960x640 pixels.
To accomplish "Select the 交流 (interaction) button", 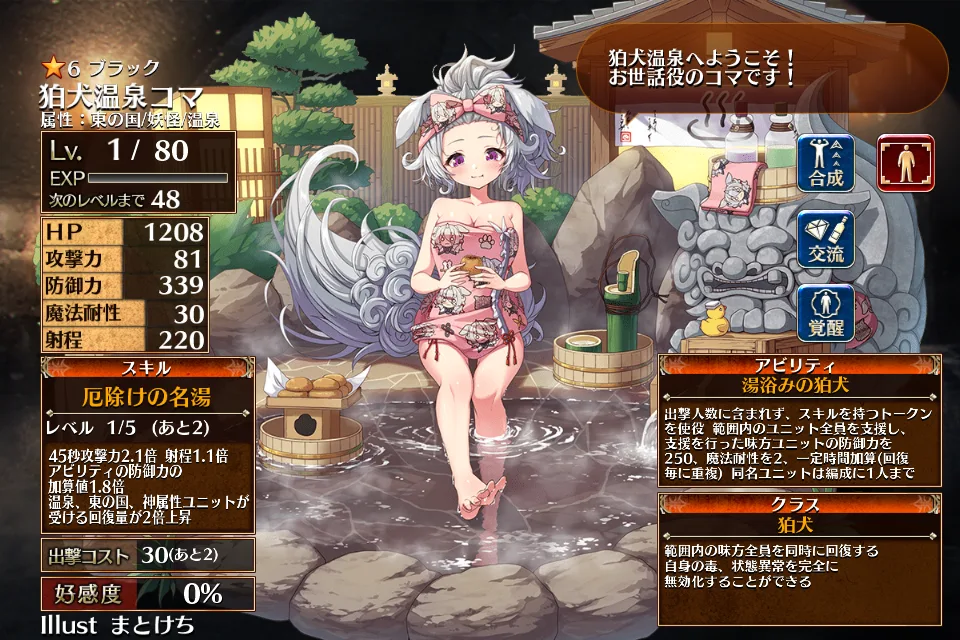I will [x=825, y=238].
